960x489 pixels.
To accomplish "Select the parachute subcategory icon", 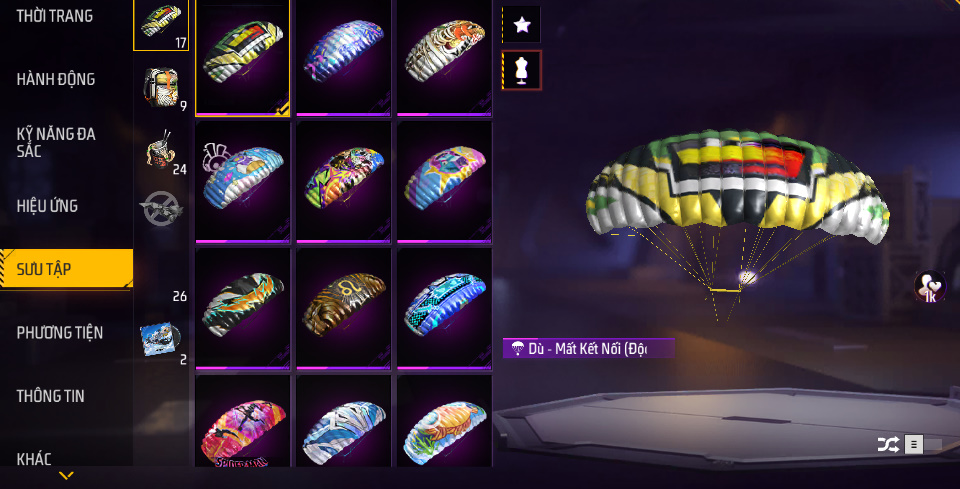I will click(x=160, y=24).
